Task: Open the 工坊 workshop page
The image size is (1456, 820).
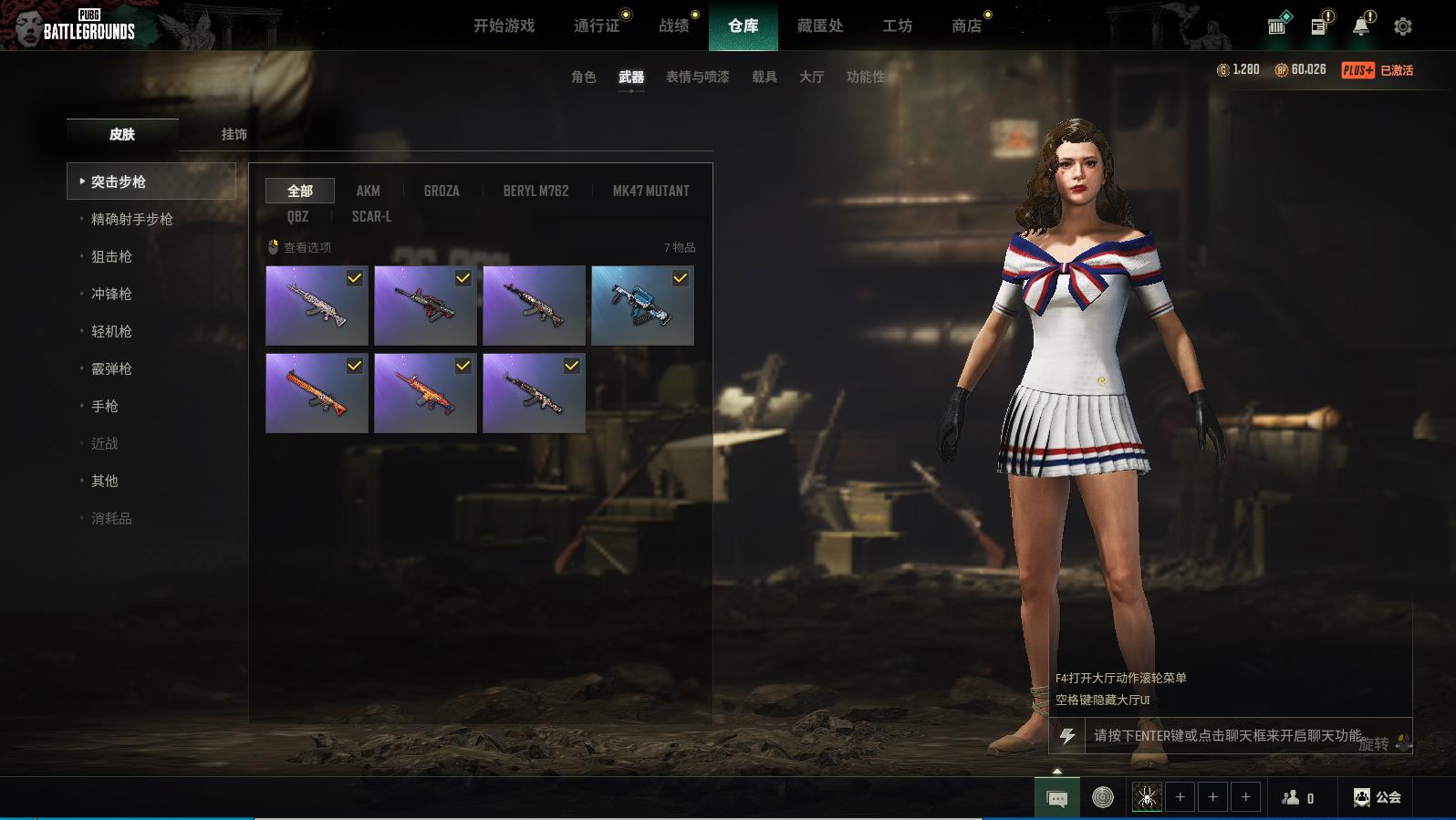Action: tap(897, 26)
